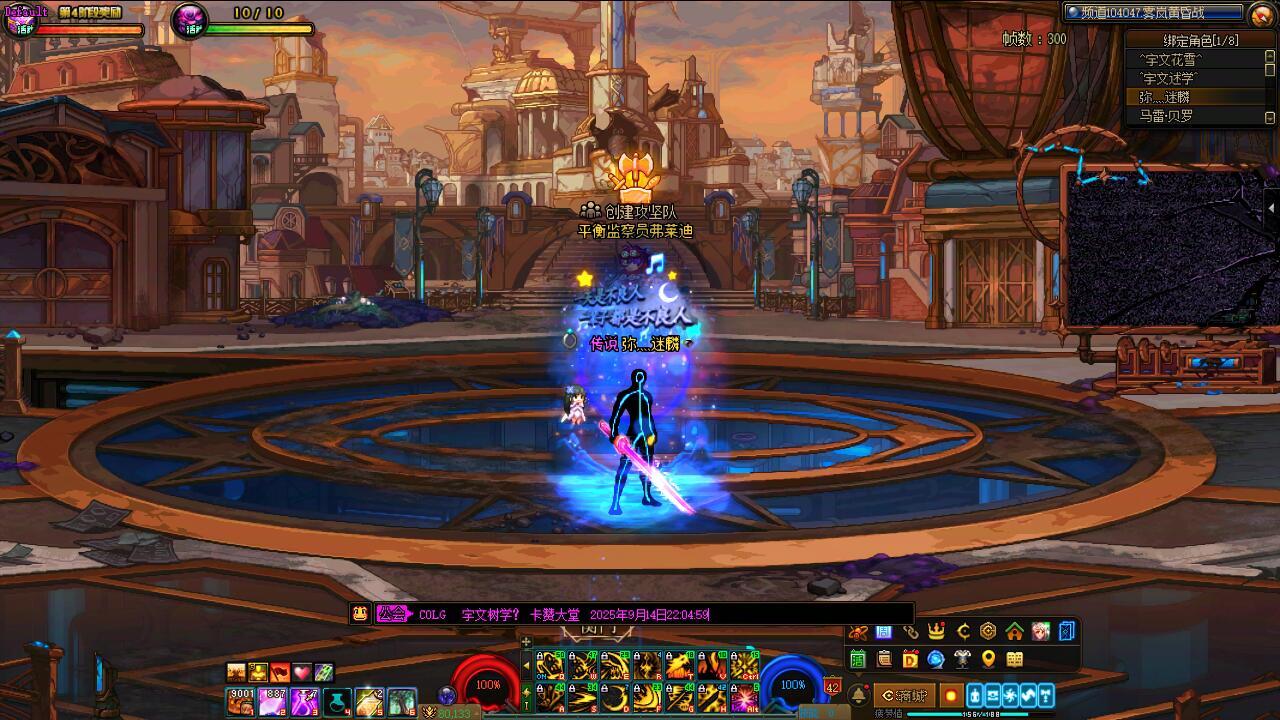Open the golden crown menu icon
This screenshot has width=1280, height=720.
(x=936, y=631)
